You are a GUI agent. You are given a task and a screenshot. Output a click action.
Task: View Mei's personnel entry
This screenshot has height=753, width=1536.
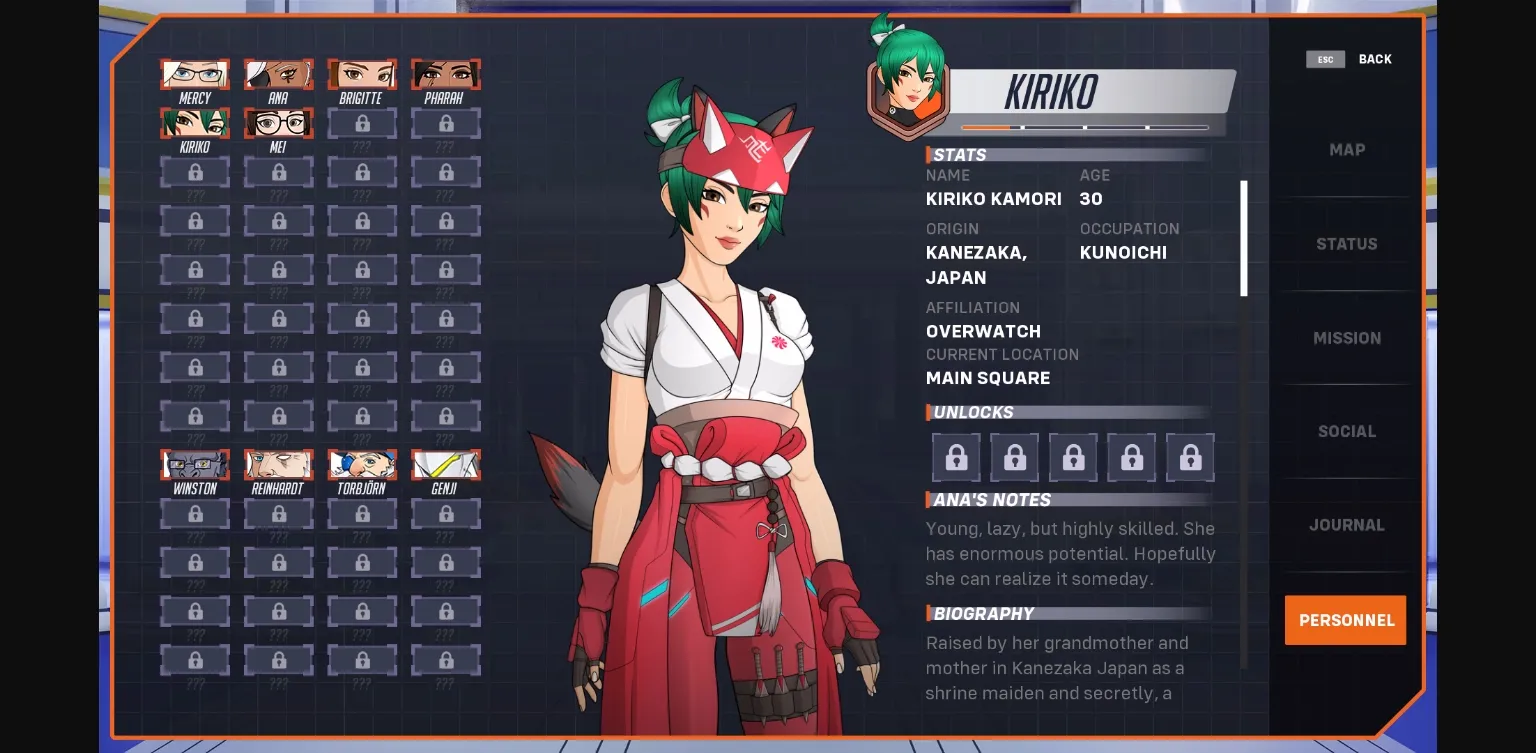[x=278, y=123]
